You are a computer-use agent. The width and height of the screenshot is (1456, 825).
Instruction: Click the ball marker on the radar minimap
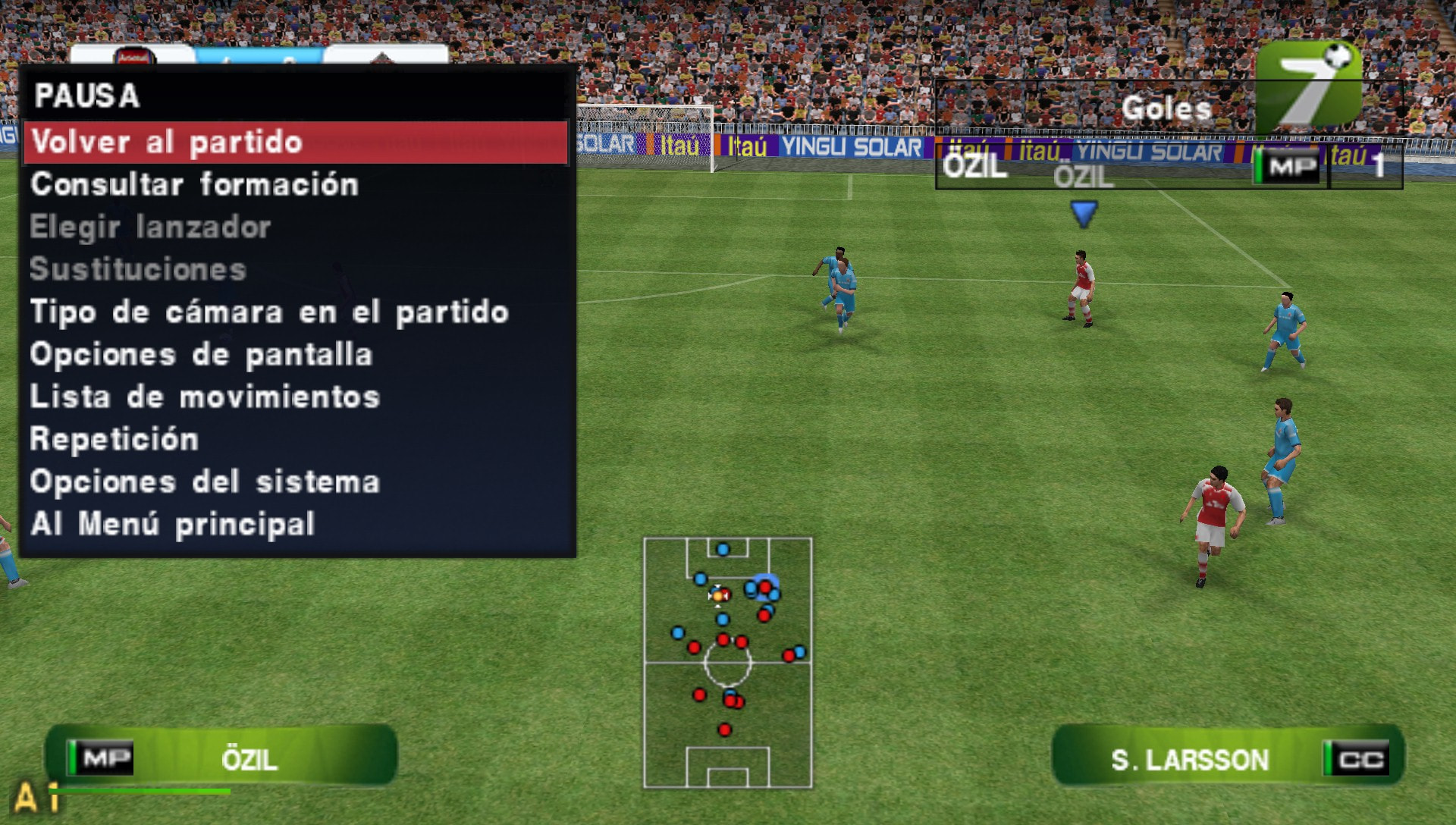pyautogui.click(x=719, y=596)
